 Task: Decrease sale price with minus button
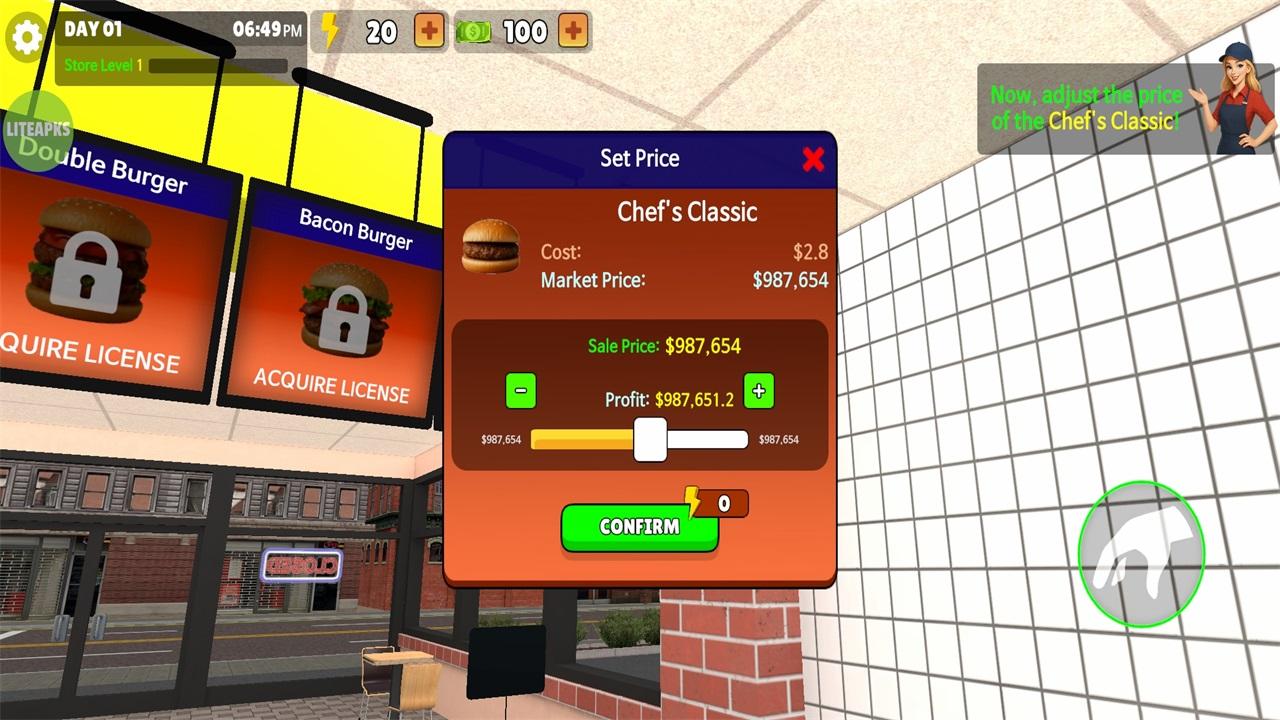(x=520, y=390)
